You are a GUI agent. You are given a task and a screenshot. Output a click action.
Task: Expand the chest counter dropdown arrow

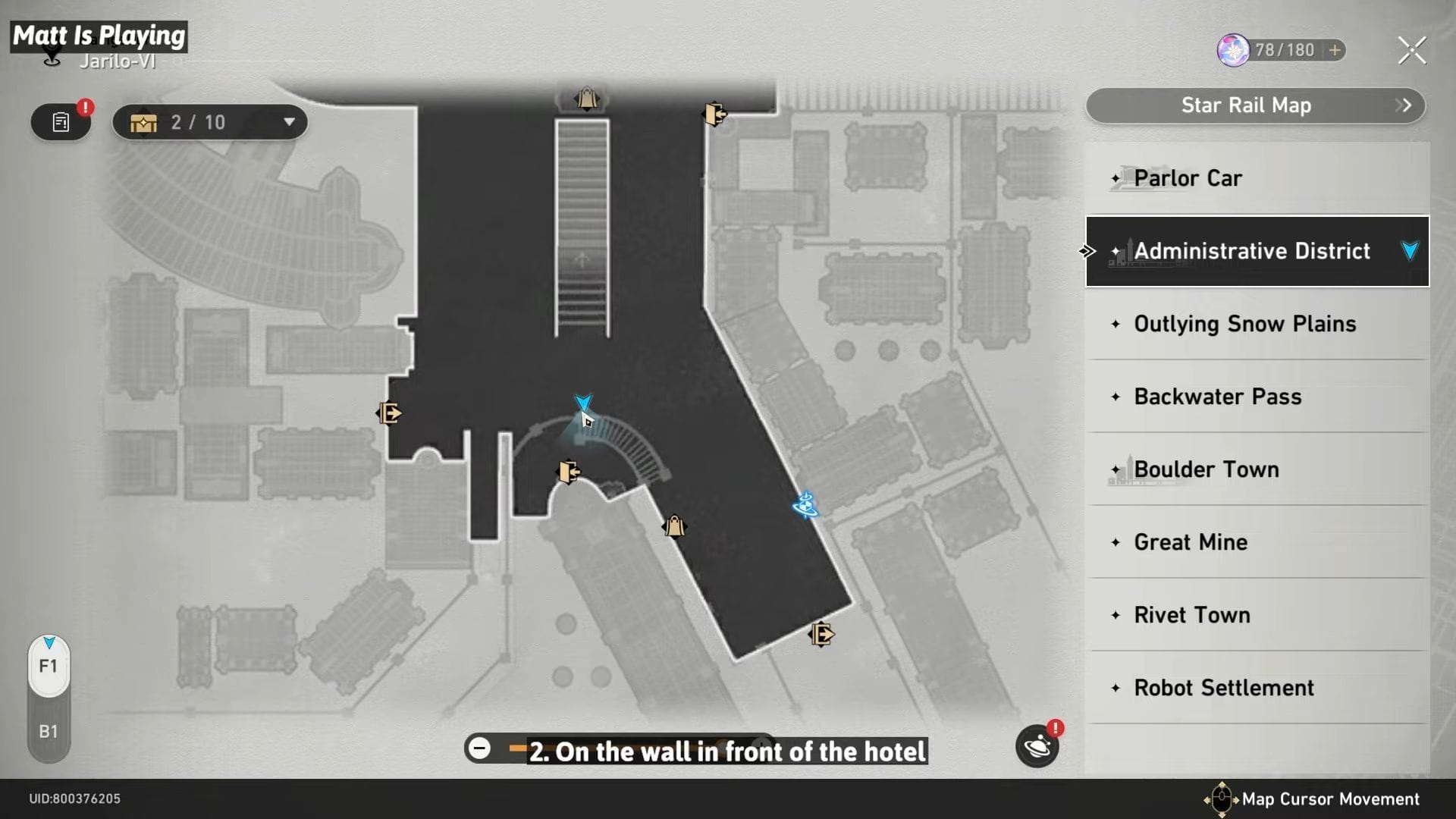[x=288, y=121]
